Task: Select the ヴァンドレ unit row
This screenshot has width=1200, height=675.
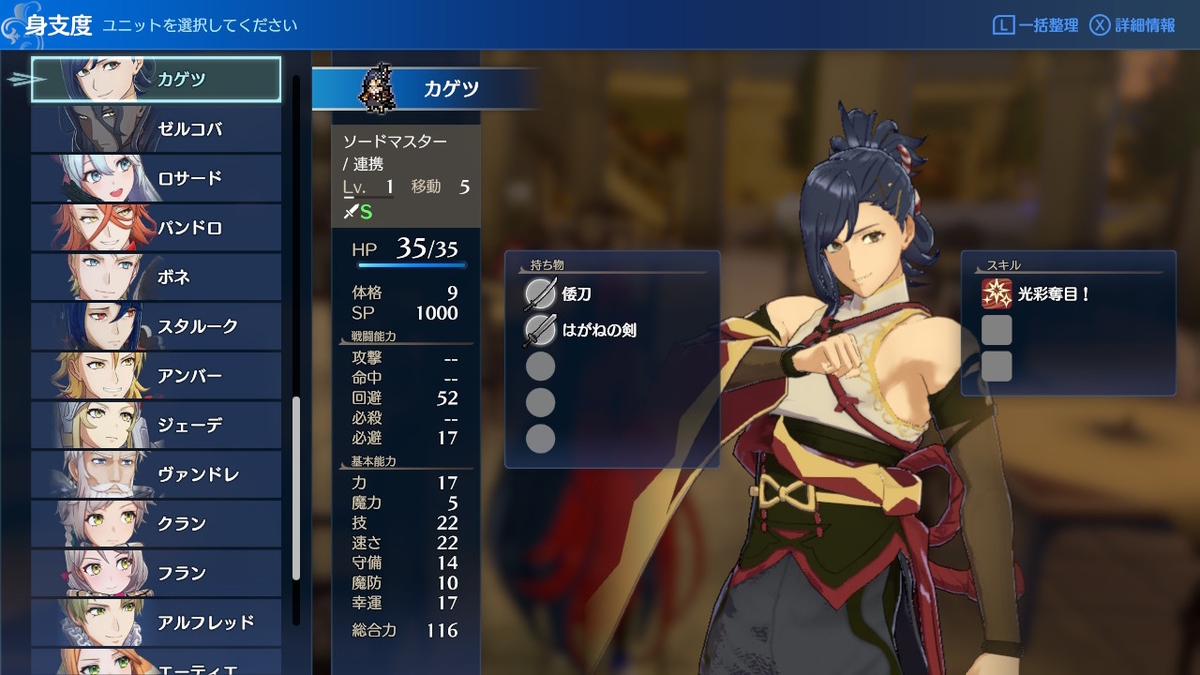Action: [x=156, y=474]
